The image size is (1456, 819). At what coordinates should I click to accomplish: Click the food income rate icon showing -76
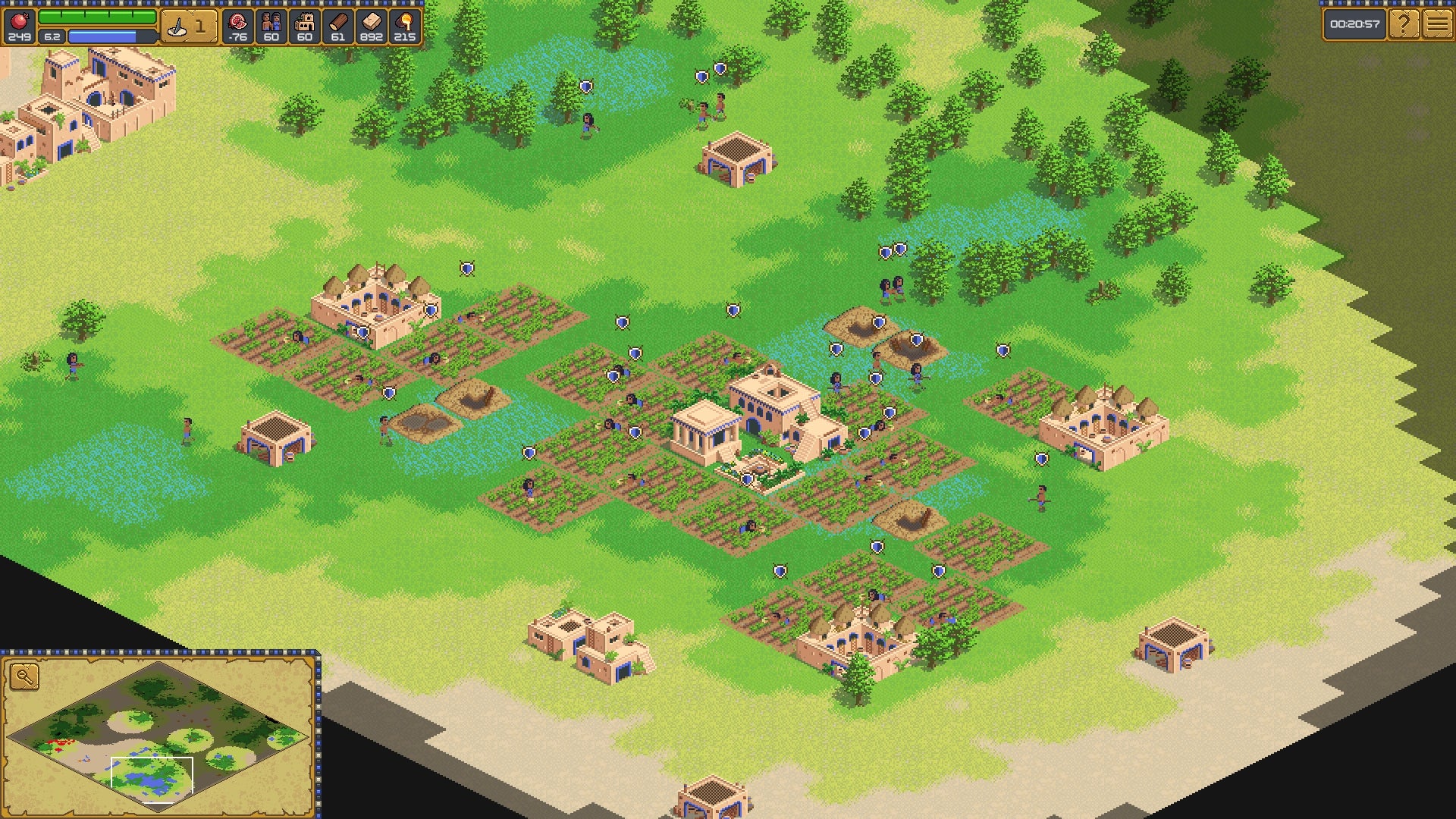[x=237, y=20]
